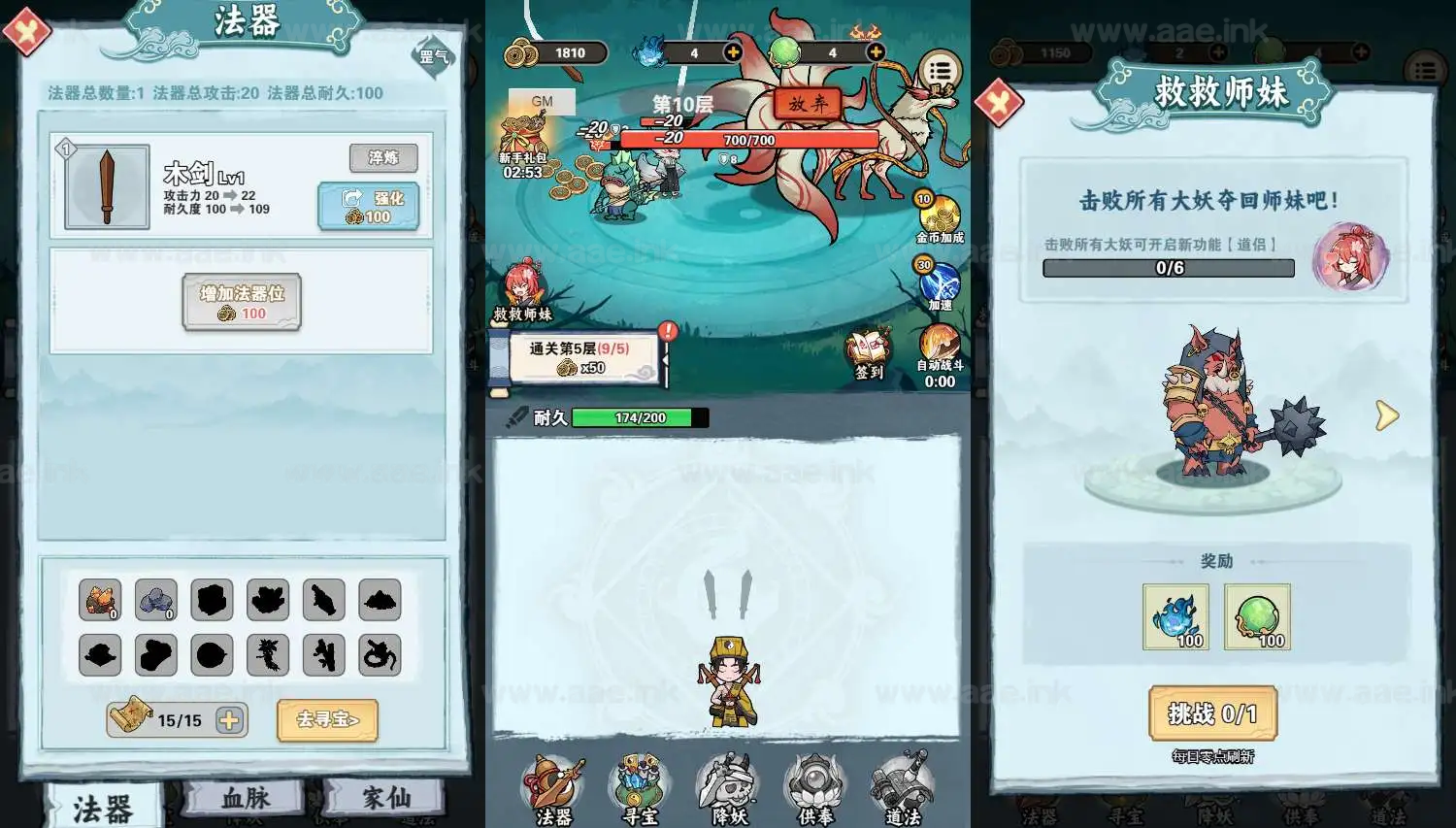Click the 淬炼 refine button
Screen dimensions: 1456x828
coord(383,158)
